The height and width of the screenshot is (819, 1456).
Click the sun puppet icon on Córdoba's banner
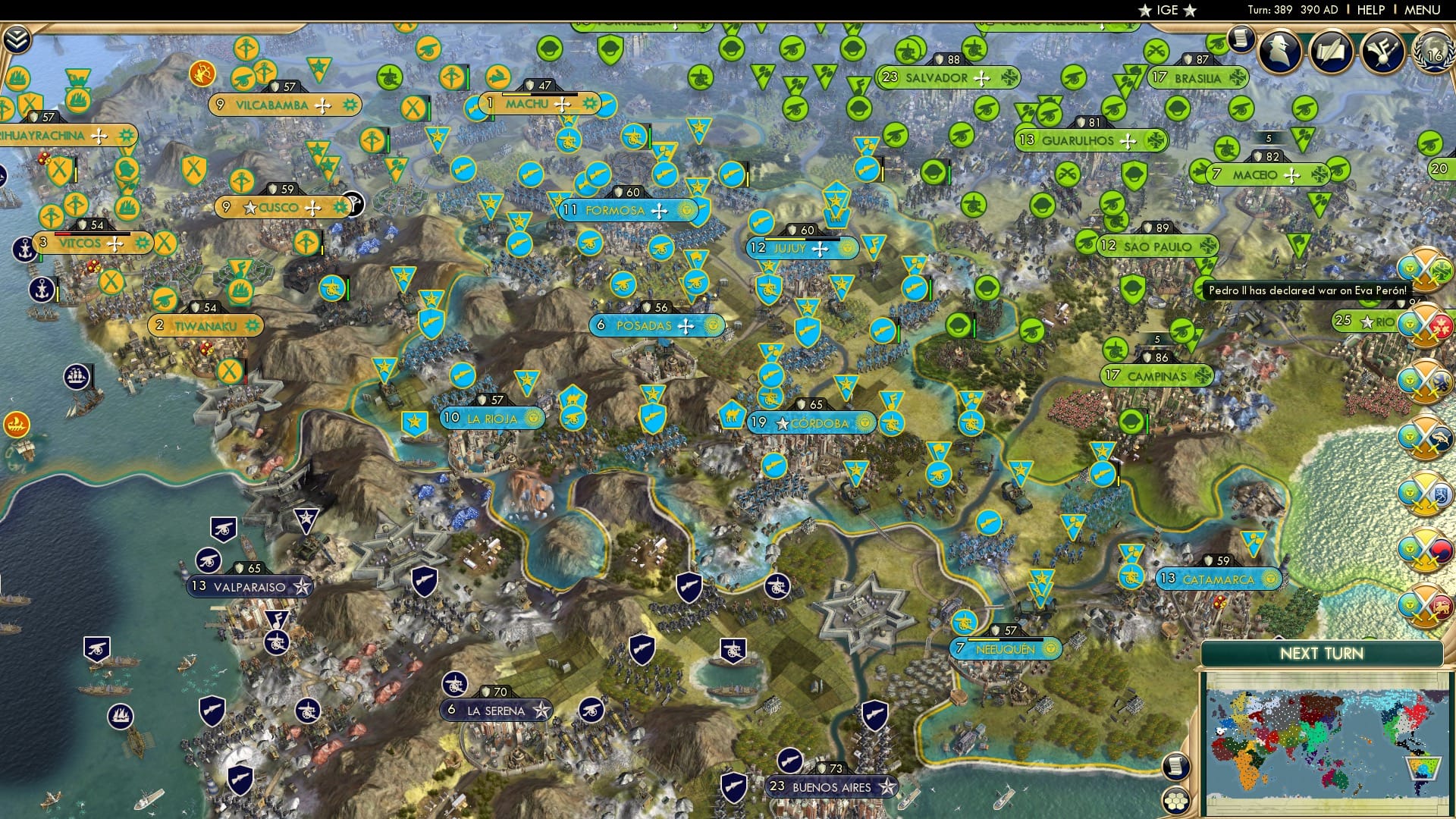pos(864,422)
